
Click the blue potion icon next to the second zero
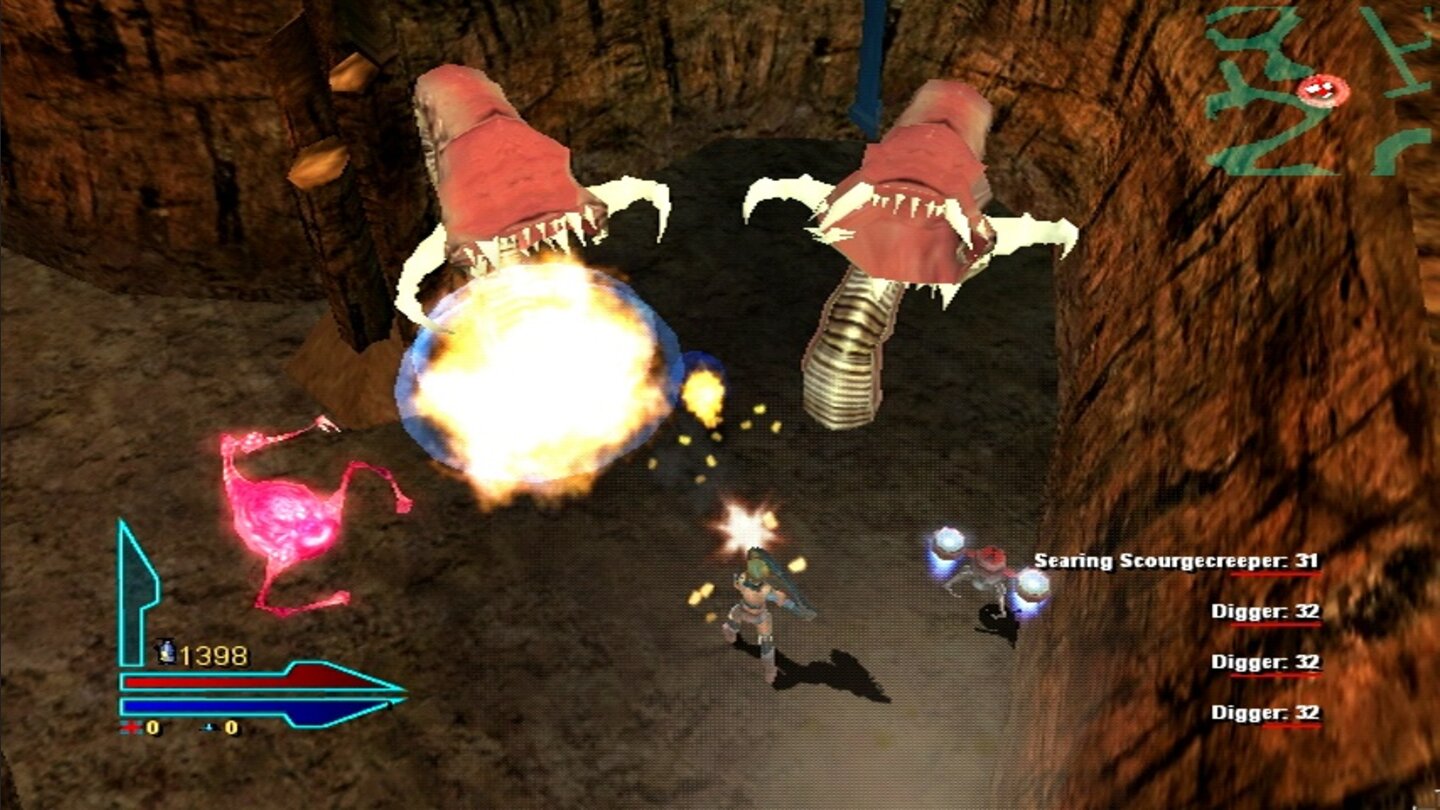207,728
